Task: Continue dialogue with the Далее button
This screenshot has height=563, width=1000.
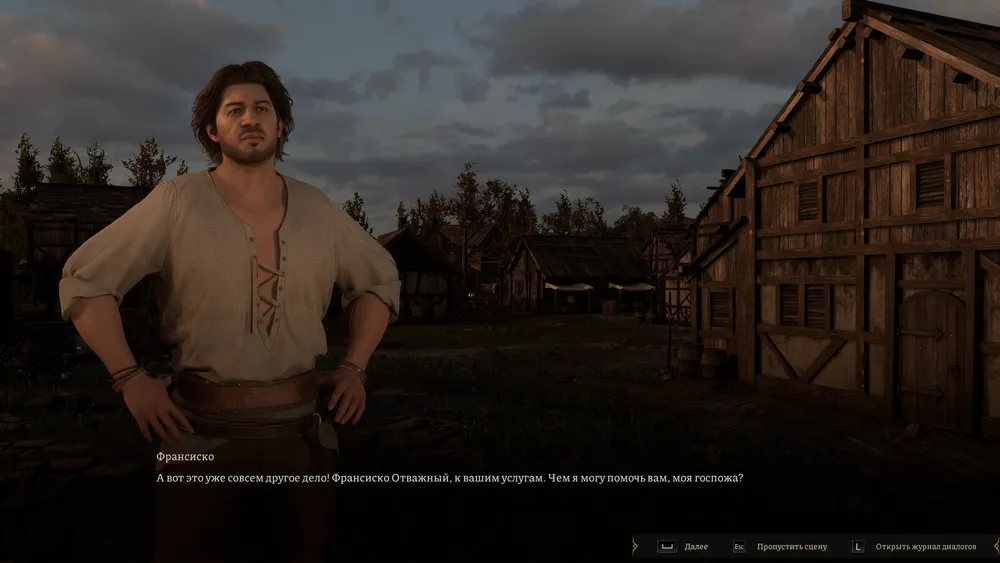Action: click(x=682, y=547)
